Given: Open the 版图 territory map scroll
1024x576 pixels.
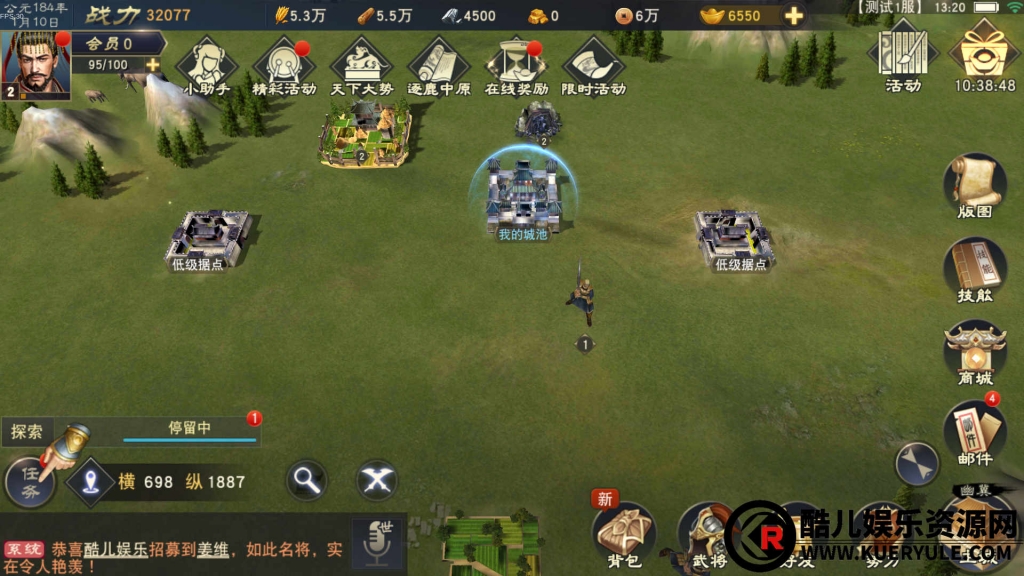Looking at the screenshot, I should click(x=974, y=187).
